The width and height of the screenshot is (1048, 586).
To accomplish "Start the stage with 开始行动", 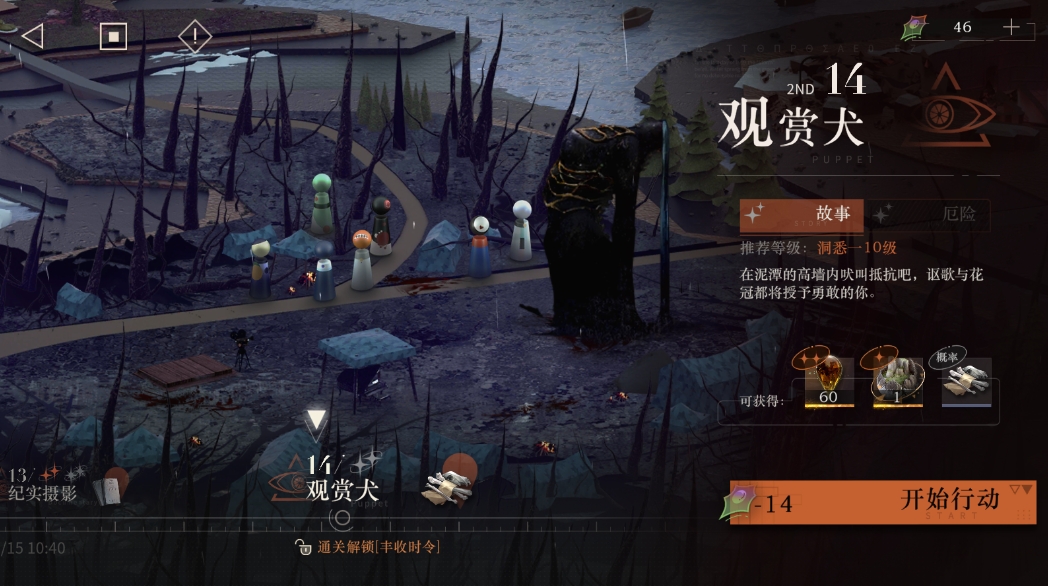I will point(882,501).
